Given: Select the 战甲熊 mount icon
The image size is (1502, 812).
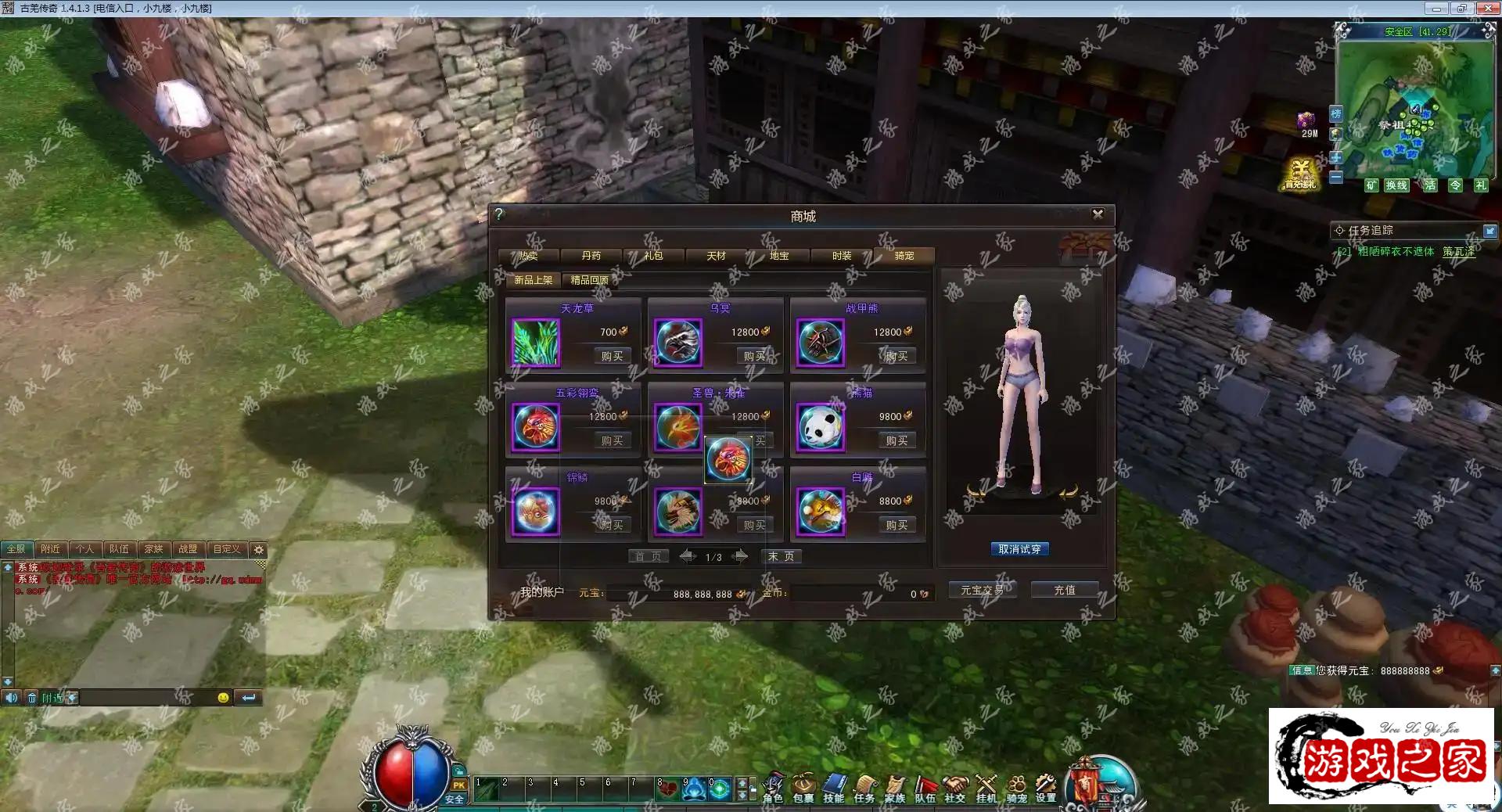Looking at the screenshot, I should click(821, 343).
